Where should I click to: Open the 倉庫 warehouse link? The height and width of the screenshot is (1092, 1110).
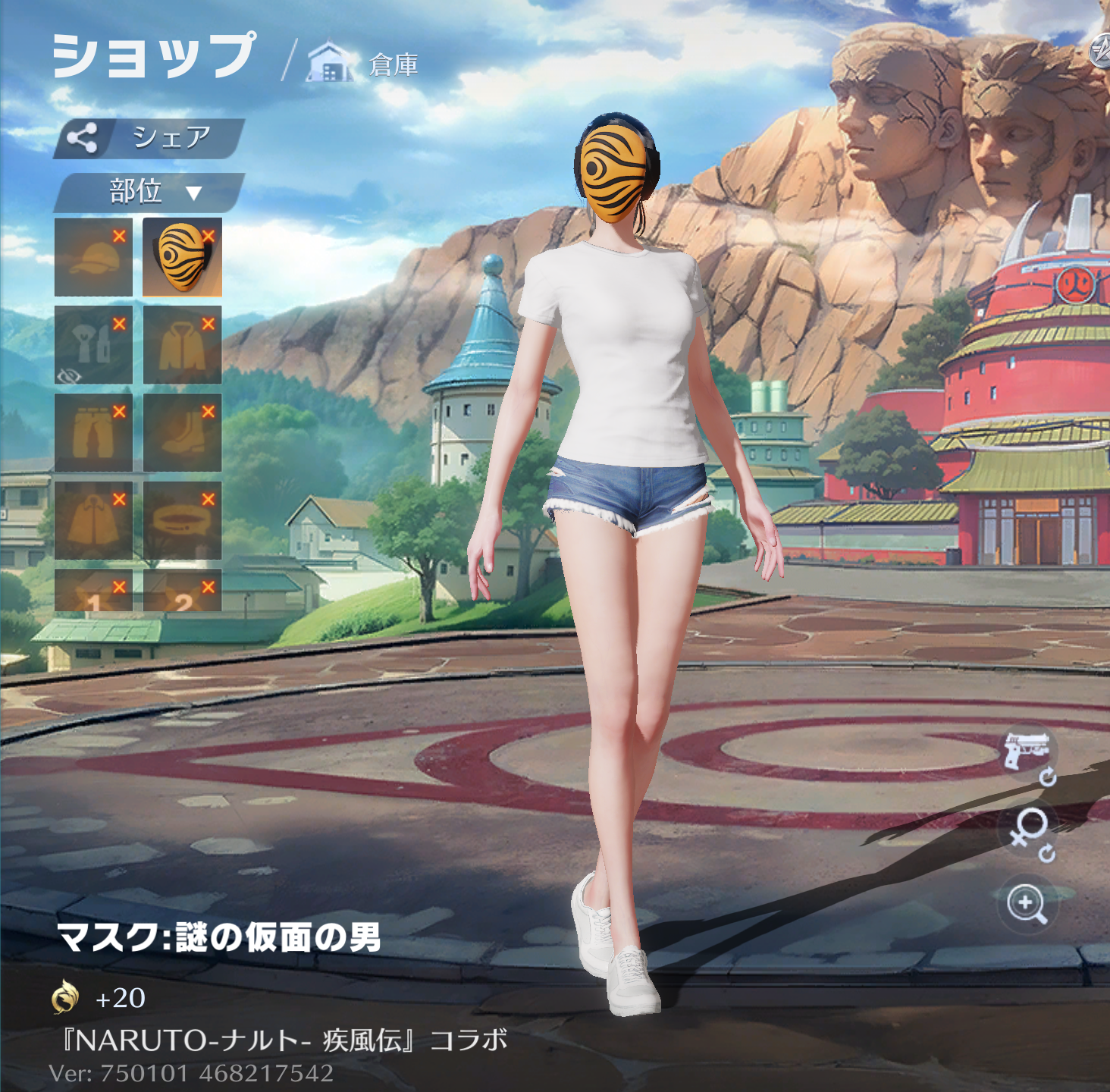point(364,64)
